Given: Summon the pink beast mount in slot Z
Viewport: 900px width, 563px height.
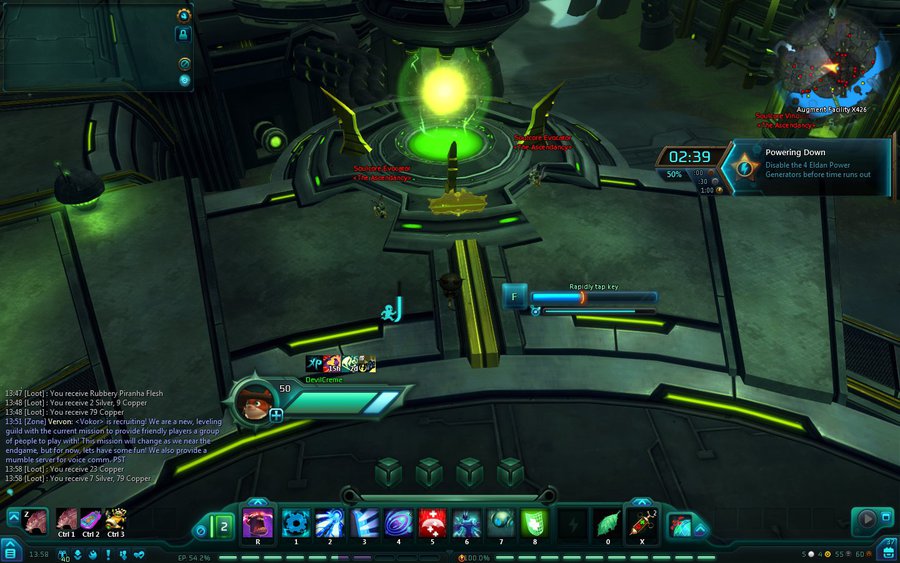Looking at the screenshot, I should 33,520.
